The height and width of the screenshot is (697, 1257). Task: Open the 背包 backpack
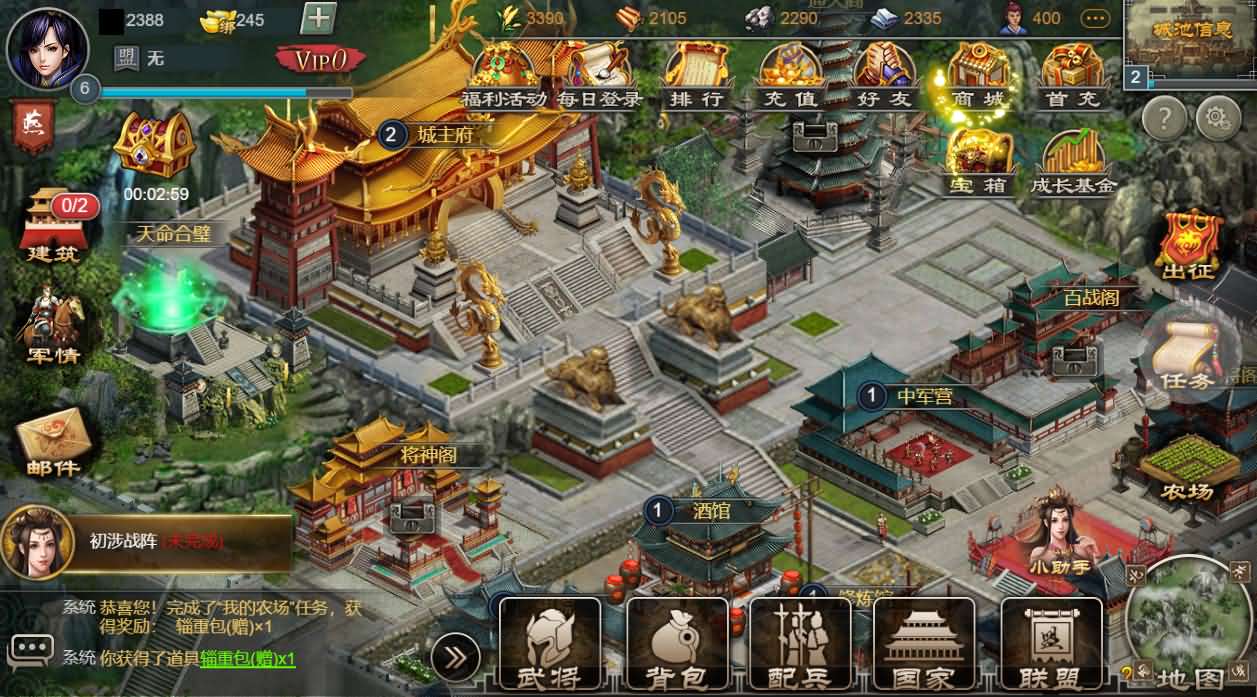[x=676, y=644]
